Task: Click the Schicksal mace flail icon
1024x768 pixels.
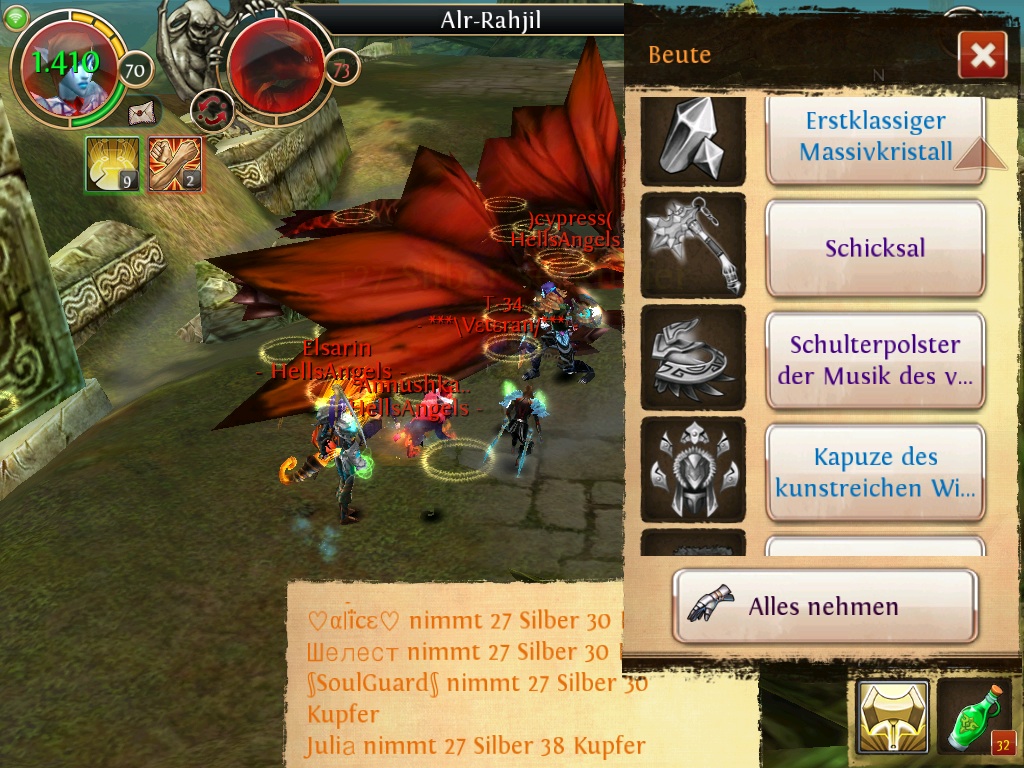Action: pyautogui.click(x=692, y=246)
